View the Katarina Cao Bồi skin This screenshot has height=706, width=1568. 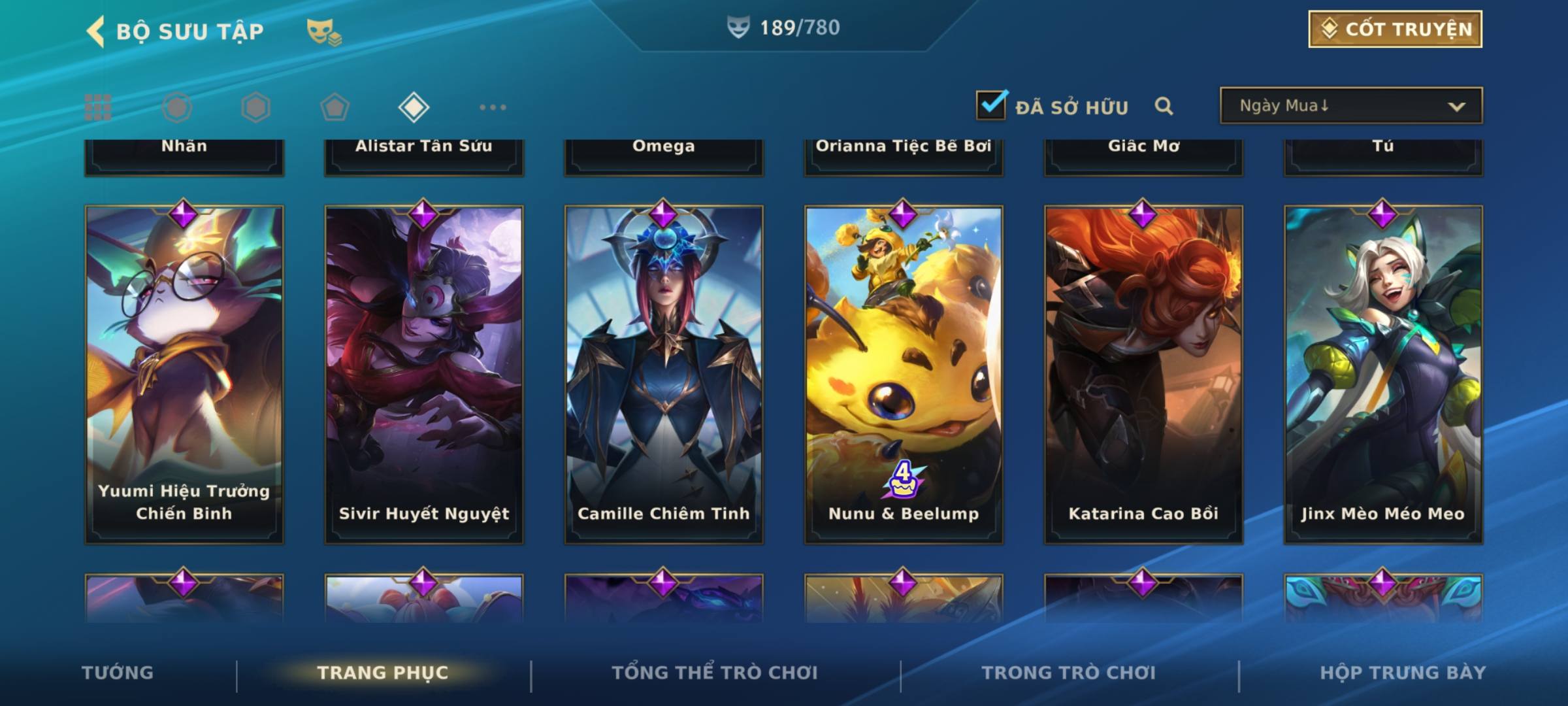click(1143, 374)
